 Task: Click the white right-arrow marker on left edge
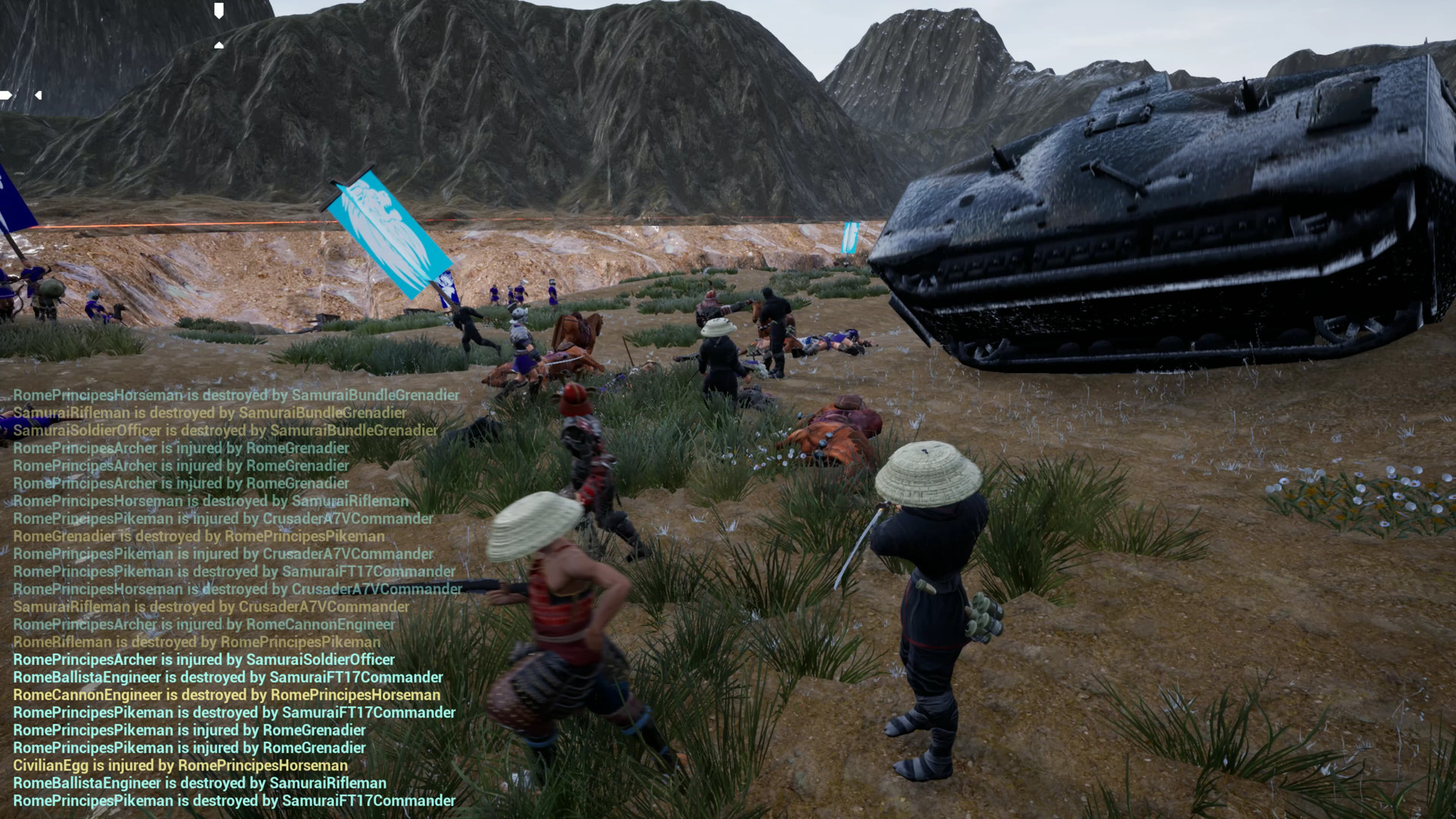click(5, 96)
